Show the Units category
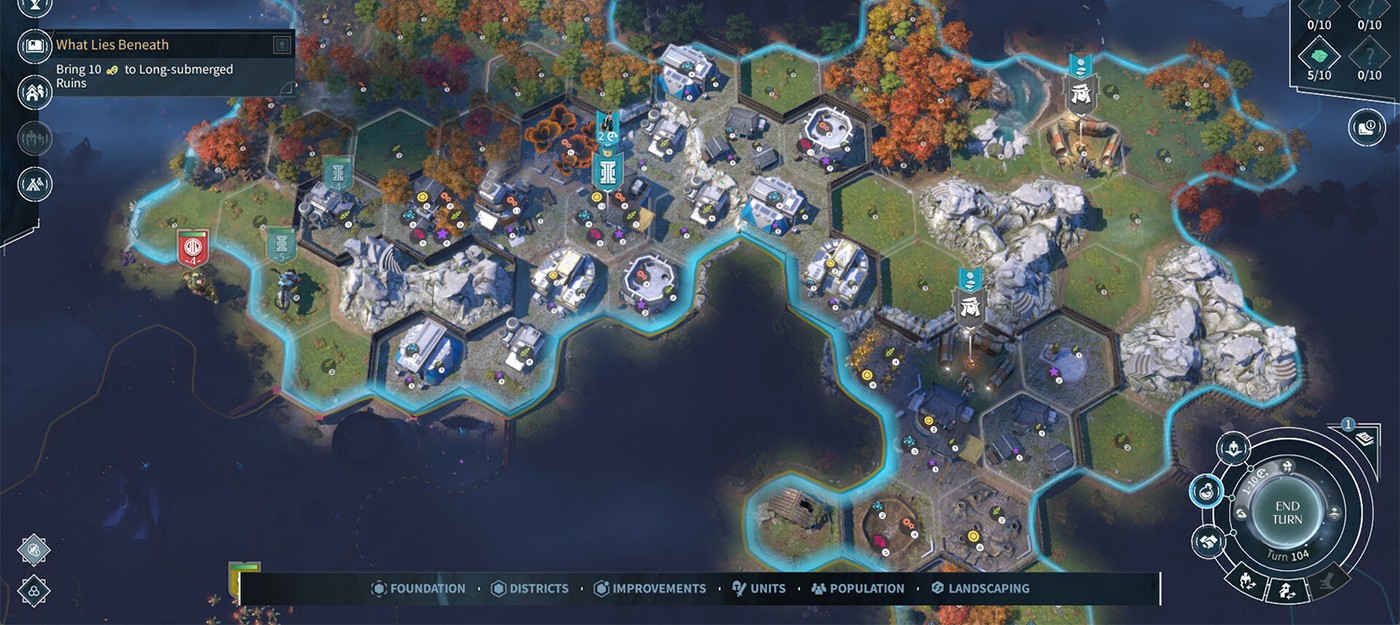Viewport: 1400px width, 625px height. (759, 589)
